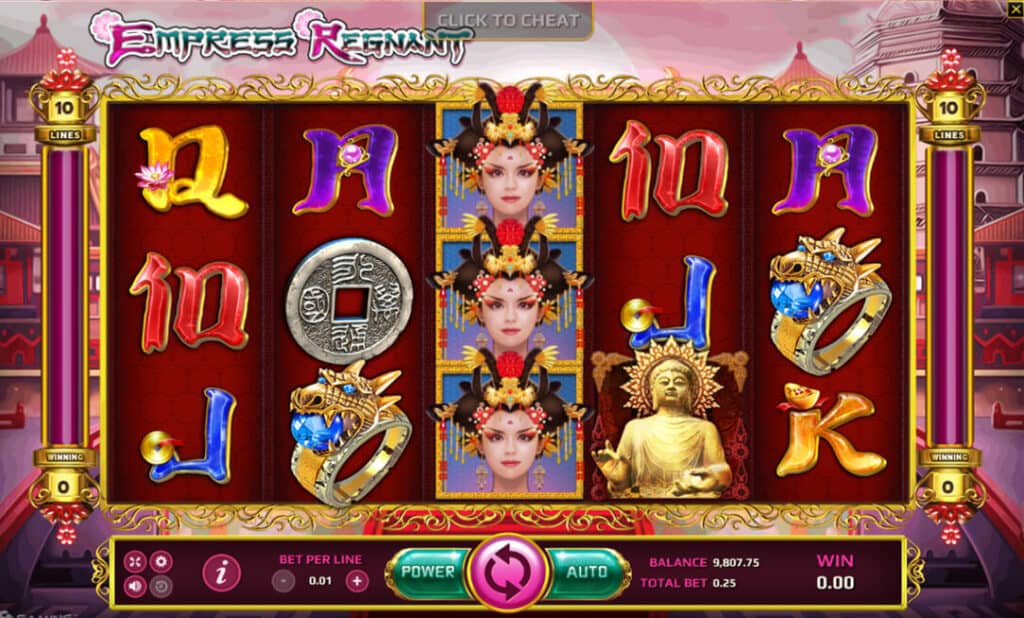The height and width of the screenshot is (618, 1024).
Task: Open the info paytable button
Action: 221,573
